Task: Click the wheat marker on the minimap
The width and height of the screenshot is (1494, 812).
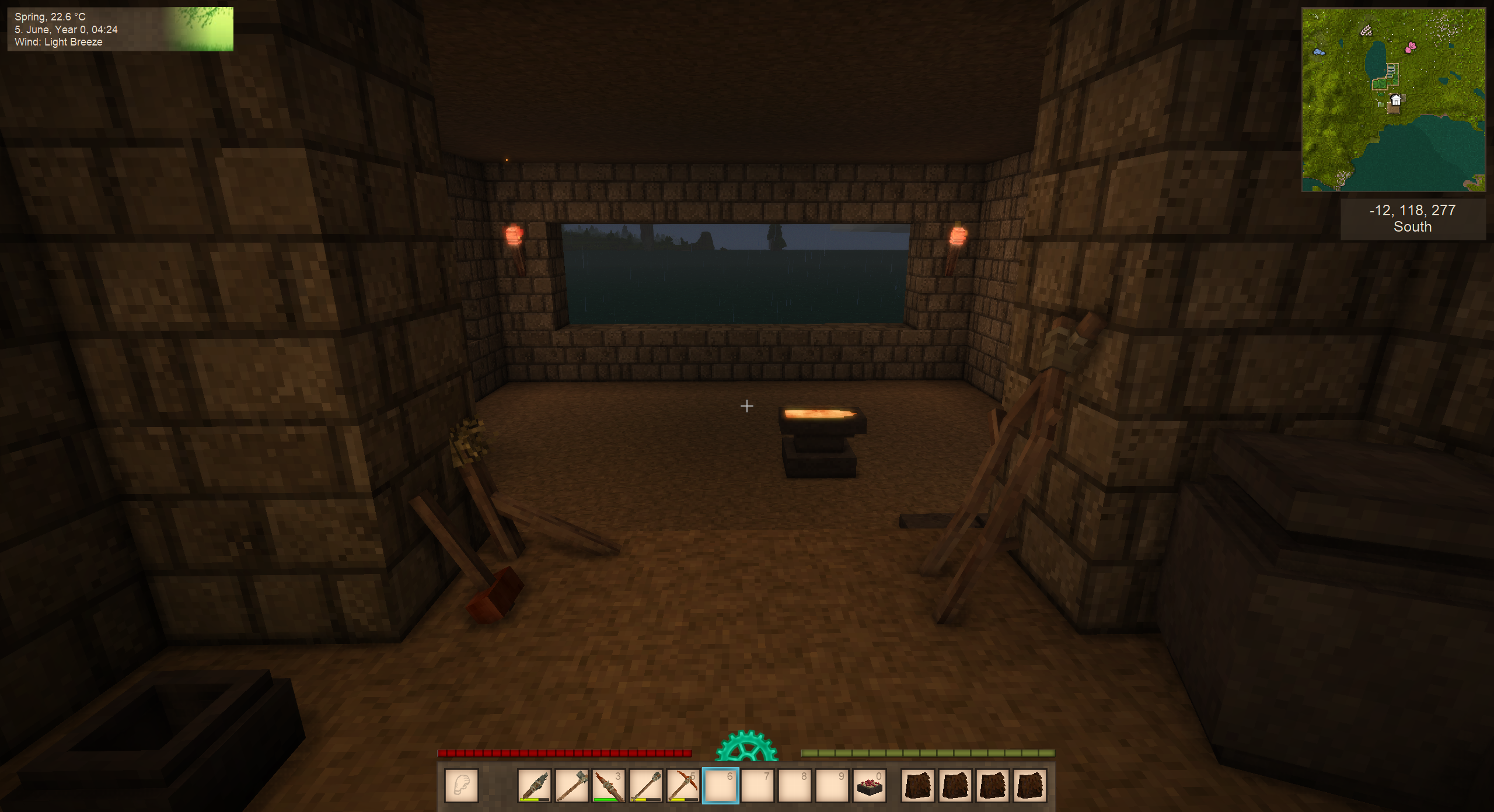Action: (1366, 30)
